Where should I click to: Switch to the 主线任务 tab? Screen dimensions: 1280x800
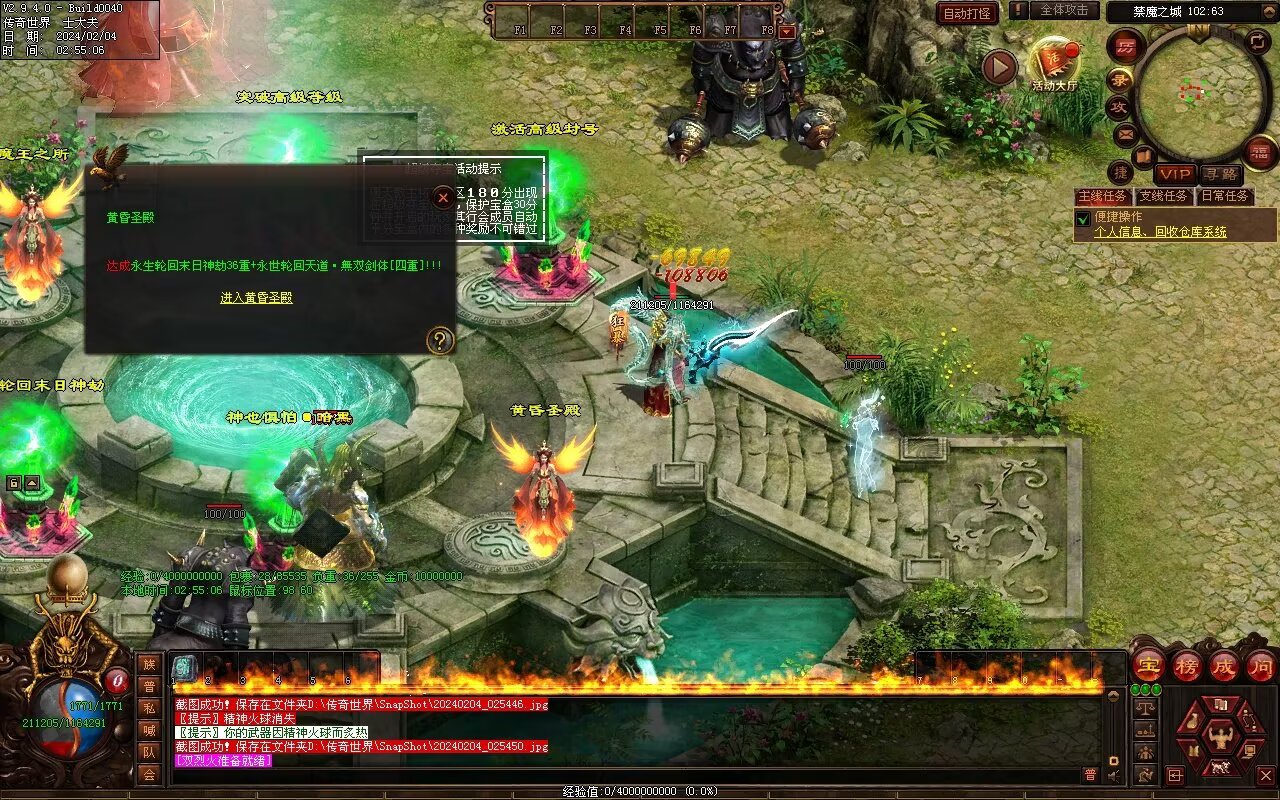(x=1103, y=196)
